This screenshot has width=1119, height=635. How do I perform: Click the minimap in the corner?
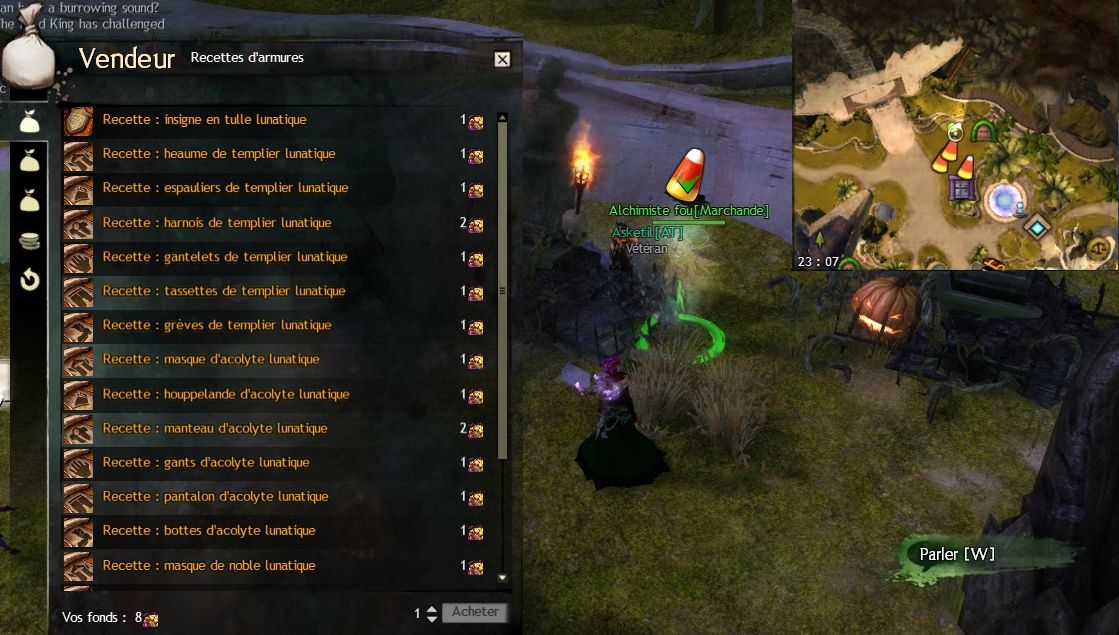(955, 135)
